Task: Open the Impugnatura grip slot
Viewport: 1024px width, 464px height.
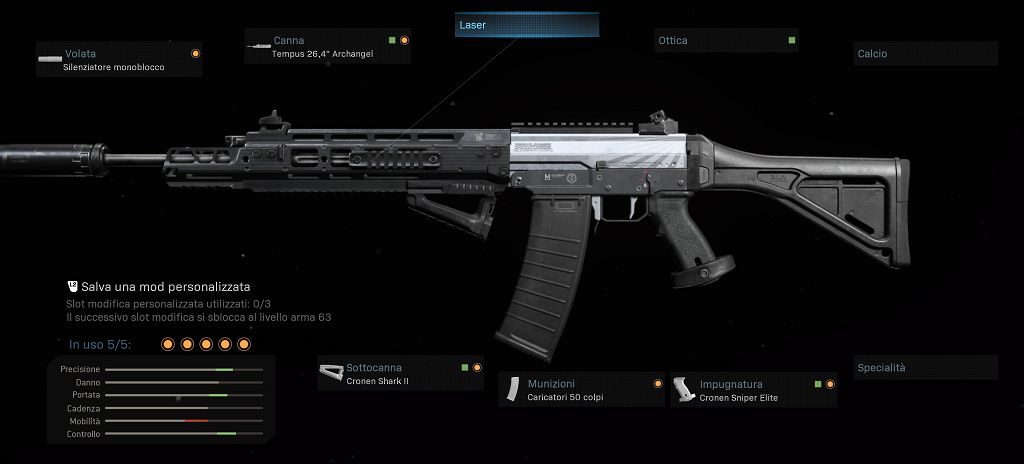Action: click(753, 390)
